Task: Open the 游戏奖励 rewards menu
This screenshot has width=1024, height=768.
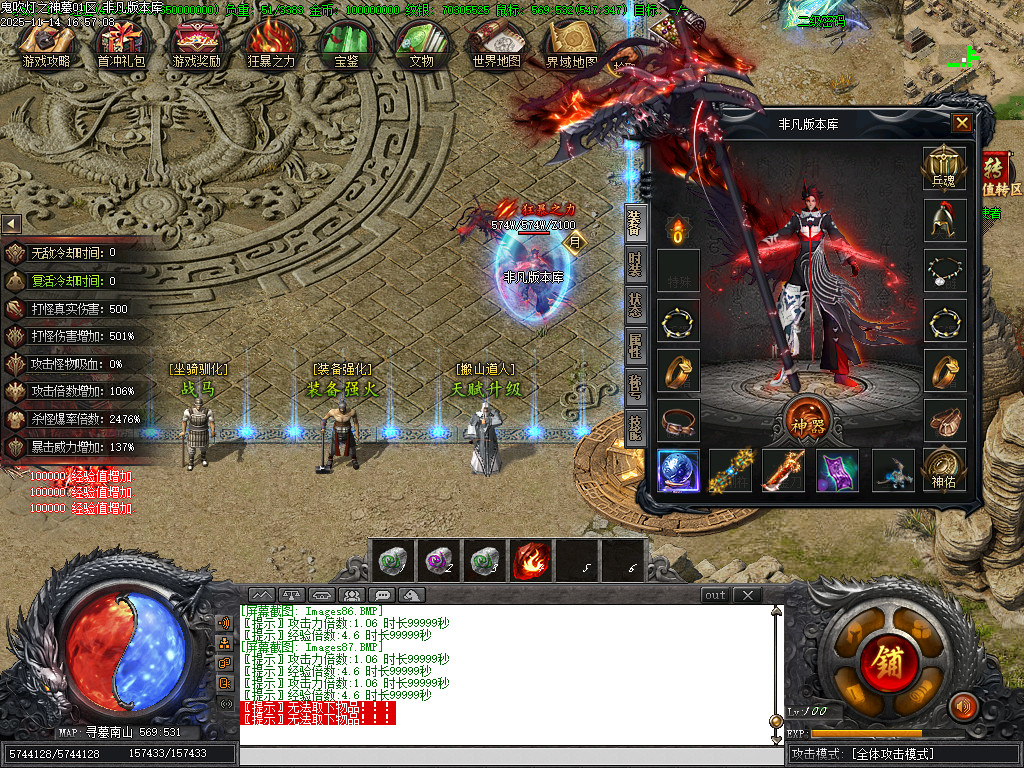Action: point(197,45)
